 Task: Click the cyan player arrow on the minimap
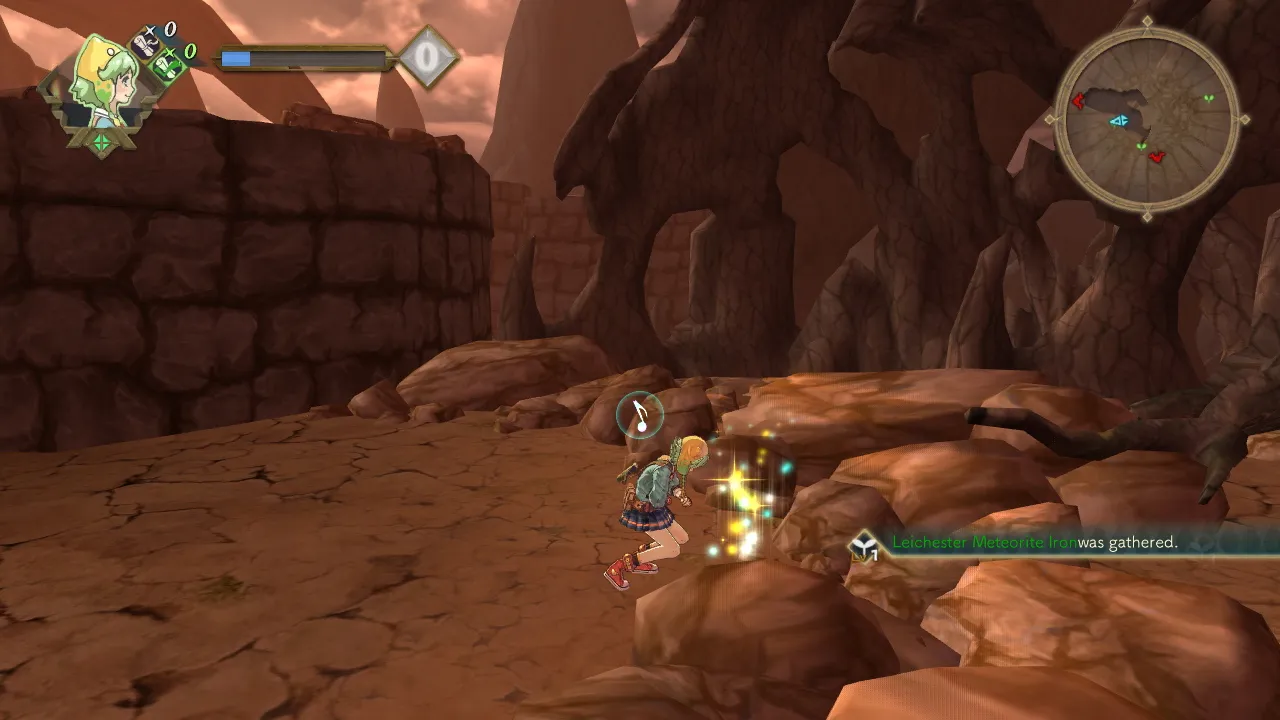pos(1118,121)
